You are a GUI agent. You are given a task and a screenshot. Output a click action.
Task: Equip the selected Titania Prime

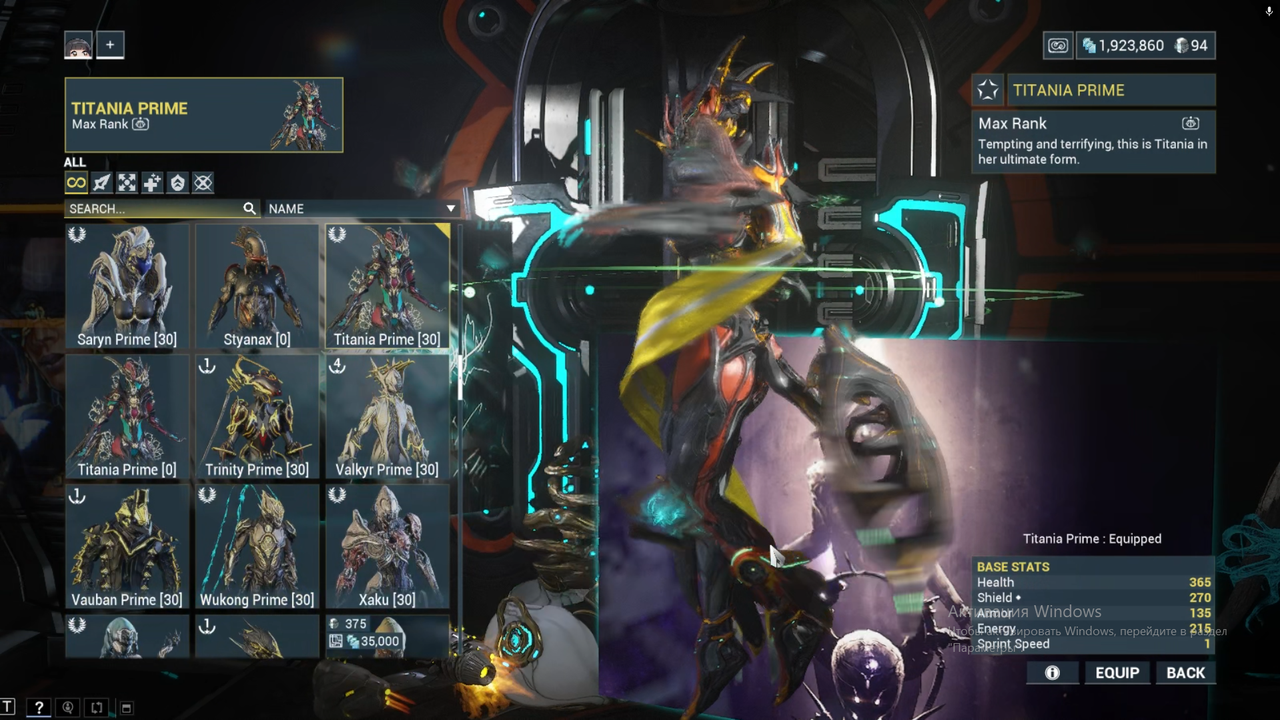[x=1117, y=673]
